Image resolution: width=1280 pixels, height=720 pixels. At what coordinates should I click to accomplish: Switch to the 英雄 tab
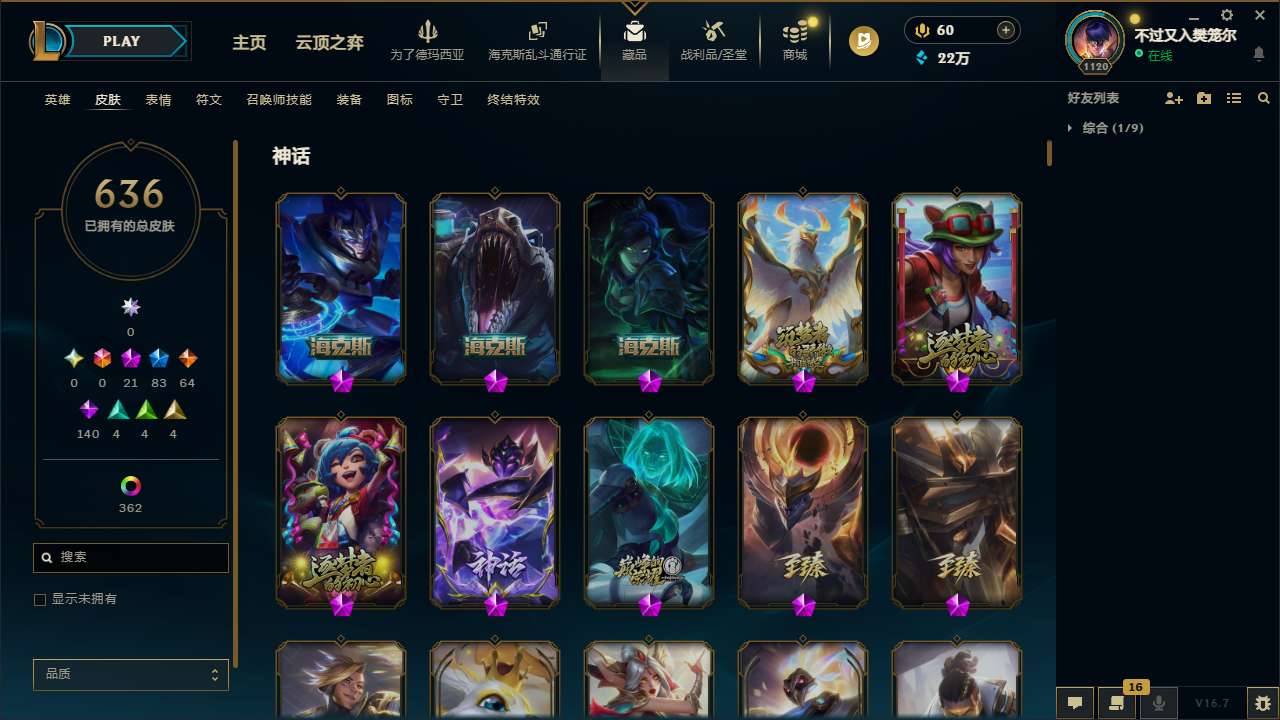coord(57,100)
